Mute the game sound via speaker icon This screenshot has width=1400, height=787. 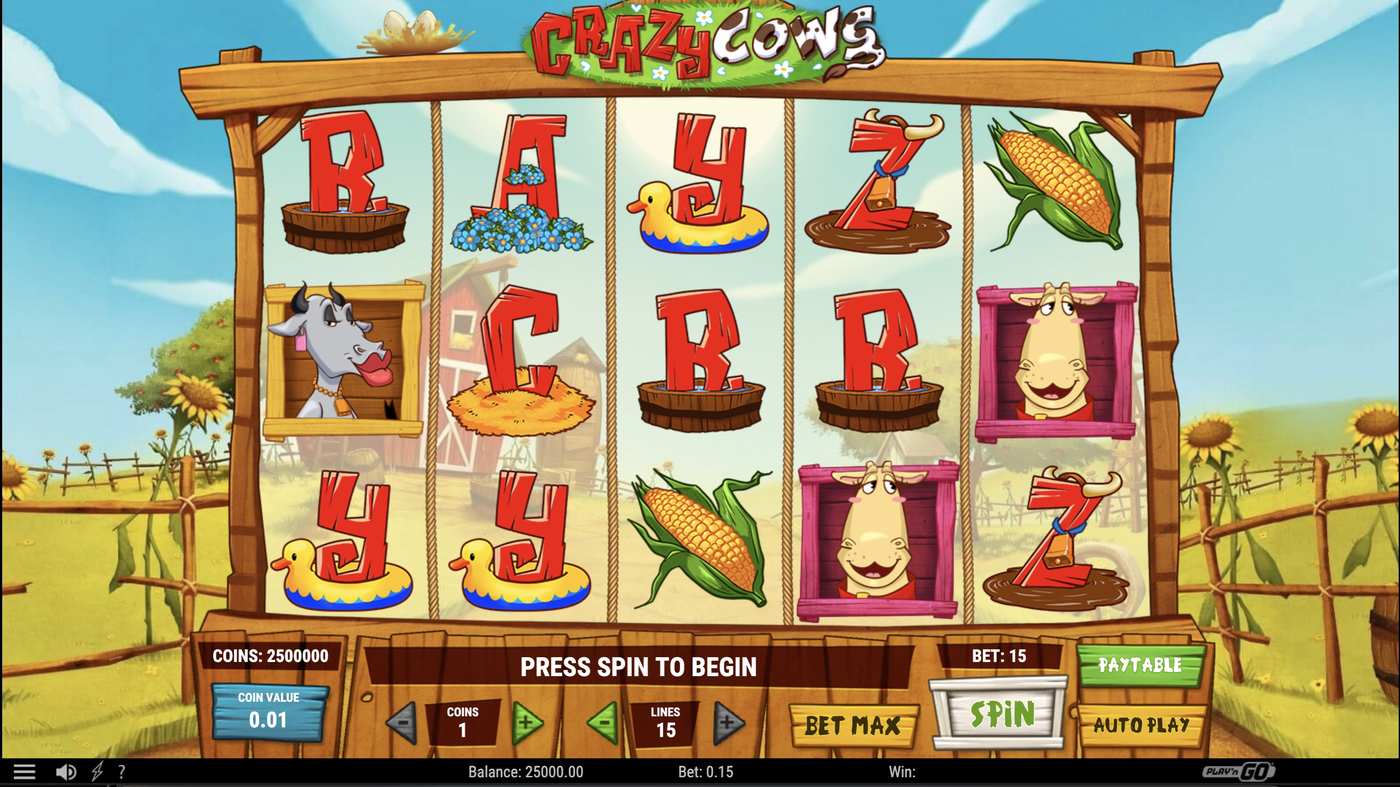66,770
